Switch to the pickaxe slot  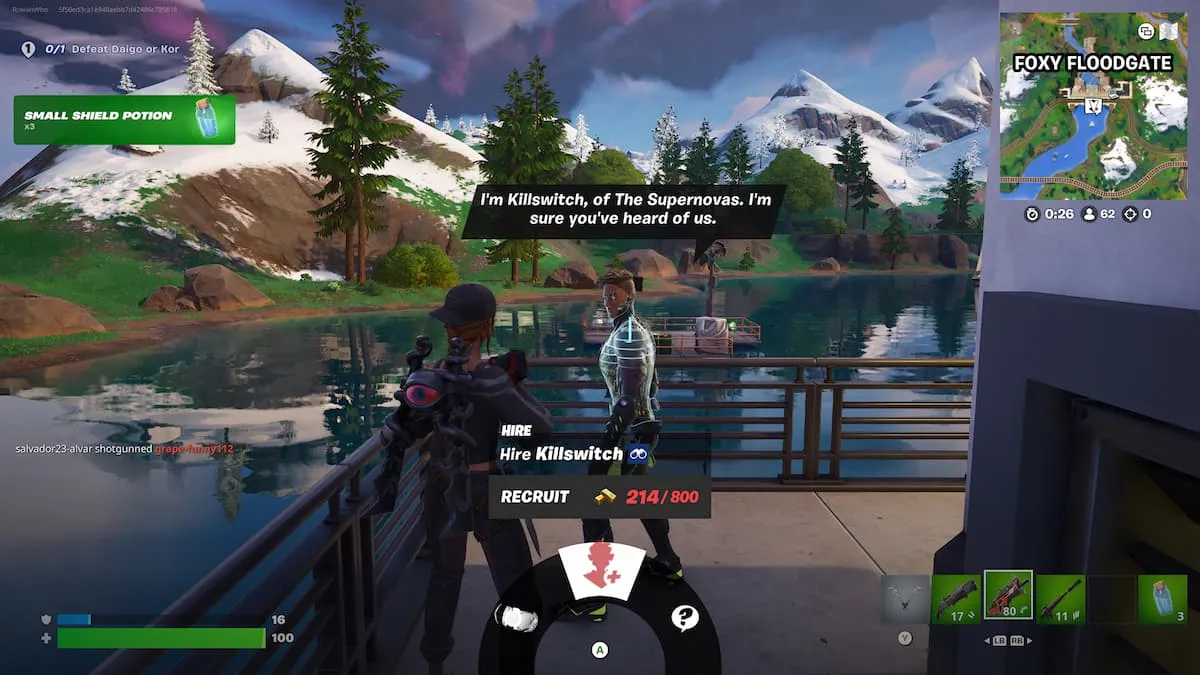pyautogui.click(x=905, y=599)
